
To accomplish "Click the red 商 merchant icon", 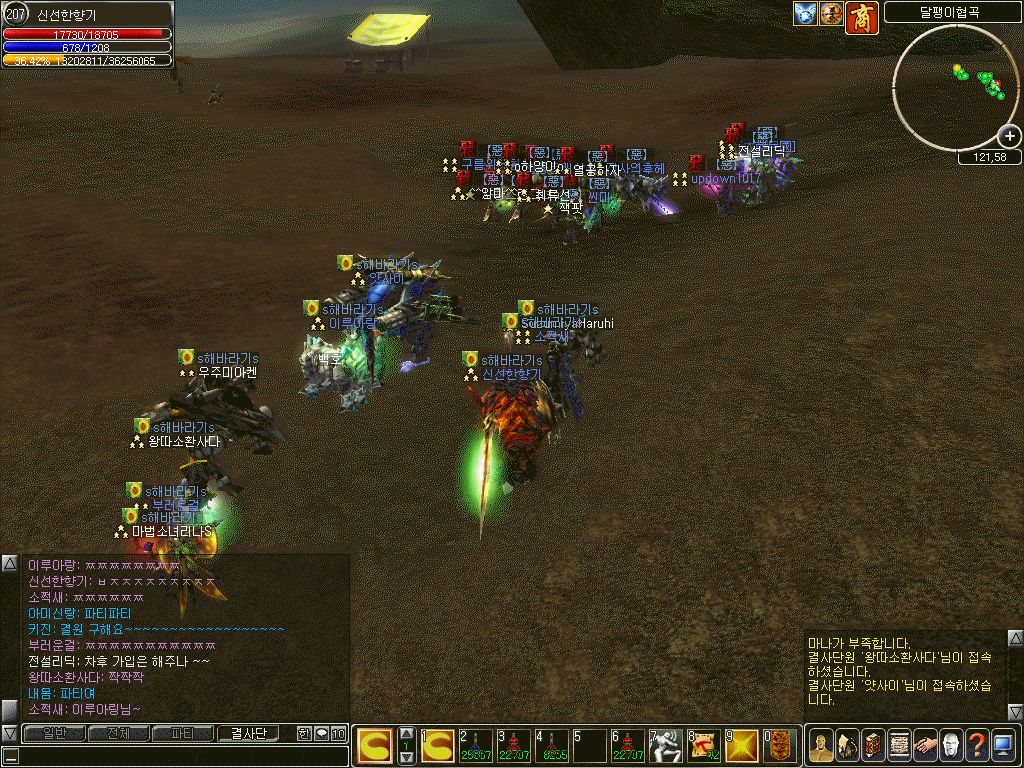I will pos(861,16).
